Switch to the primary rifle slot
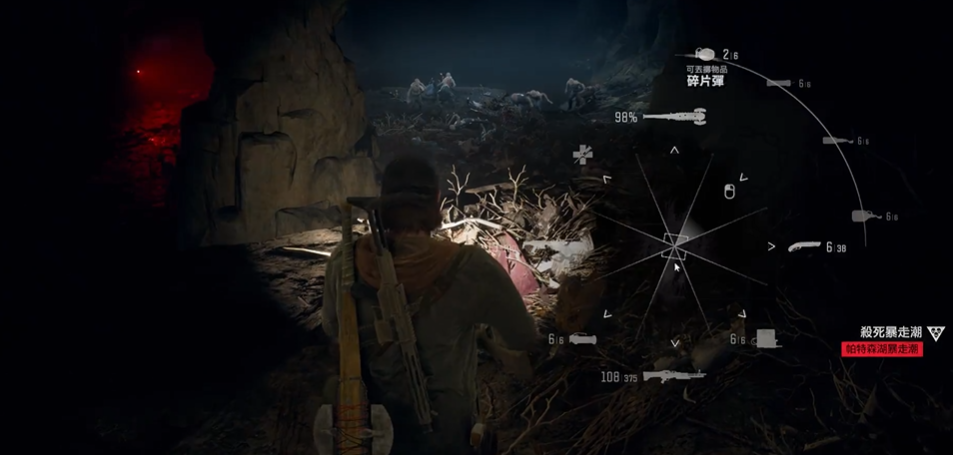The width and height of the screenshot is (953, 455). click(x=673, y=376)
